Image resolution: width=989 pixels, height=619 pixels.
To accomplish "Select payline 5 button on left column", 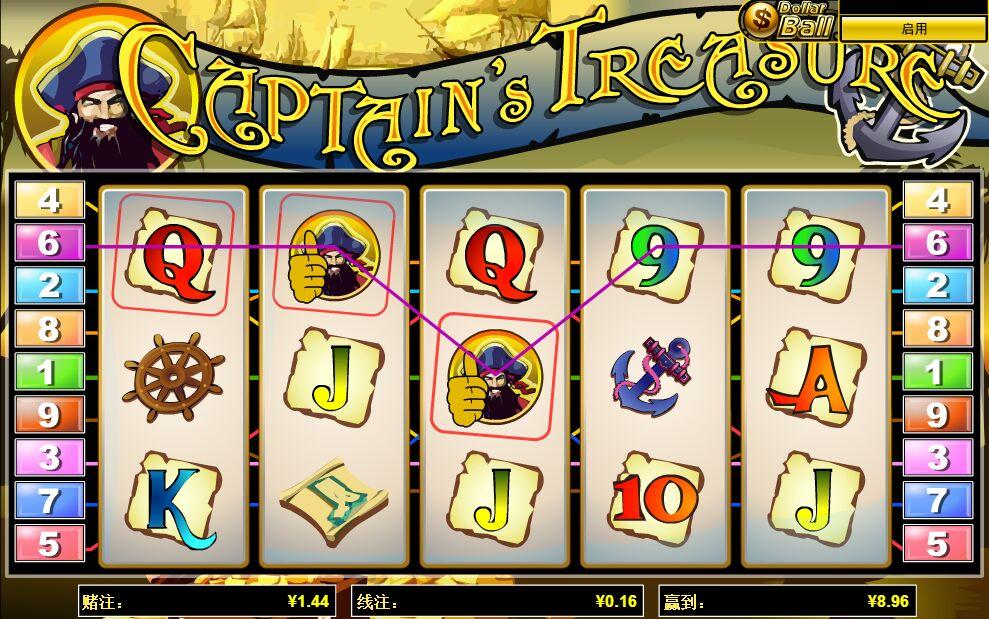I will [x=49, y=544].
